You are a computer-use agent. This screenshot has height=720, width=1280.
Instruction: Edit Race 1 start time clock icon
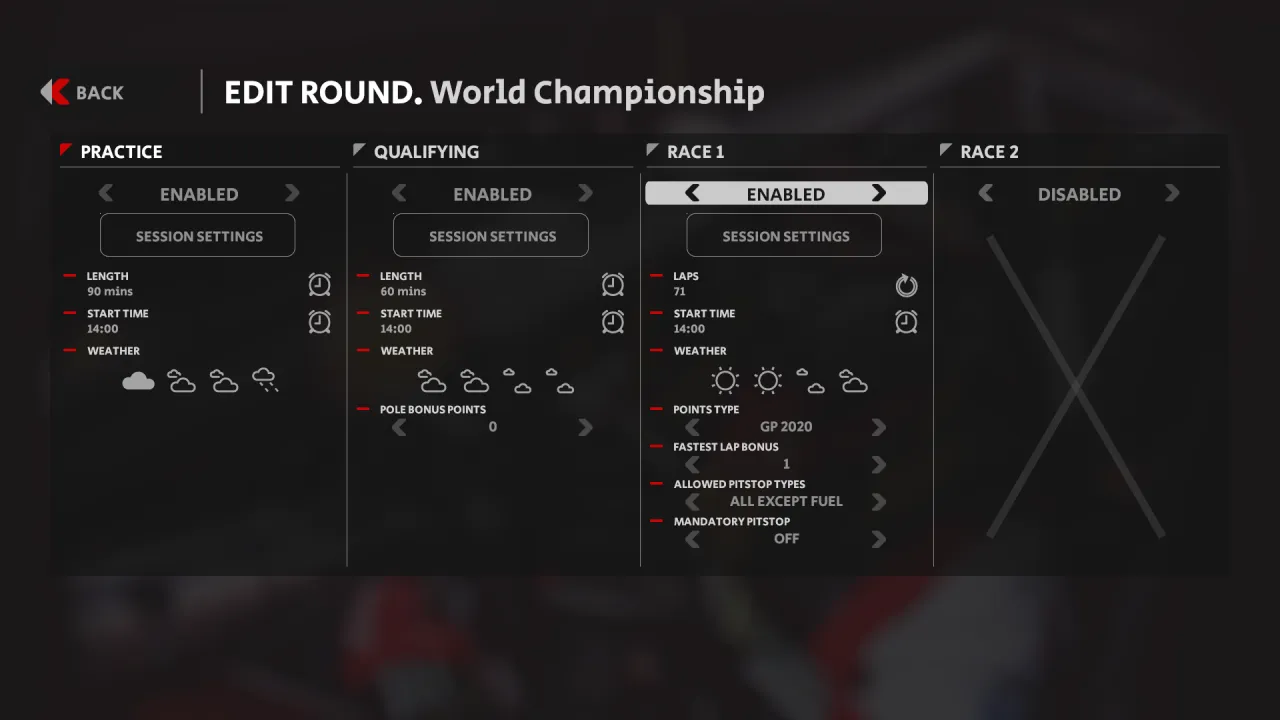(906, 321)
